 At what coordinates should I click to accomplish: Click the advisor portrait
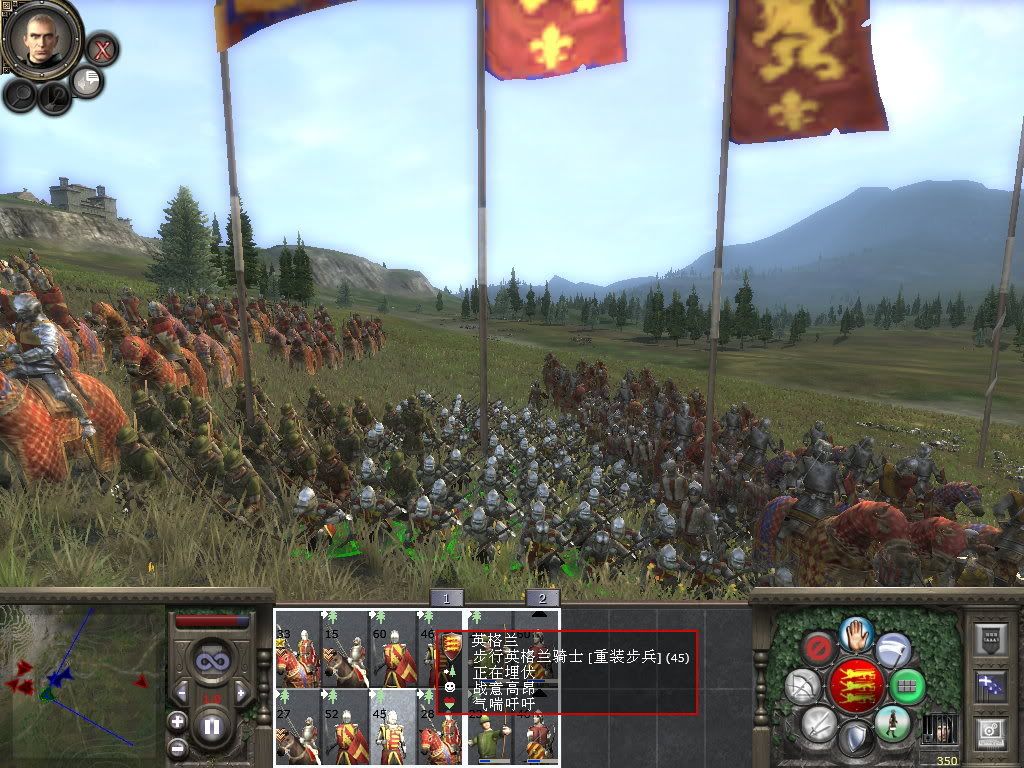(42, 40)
